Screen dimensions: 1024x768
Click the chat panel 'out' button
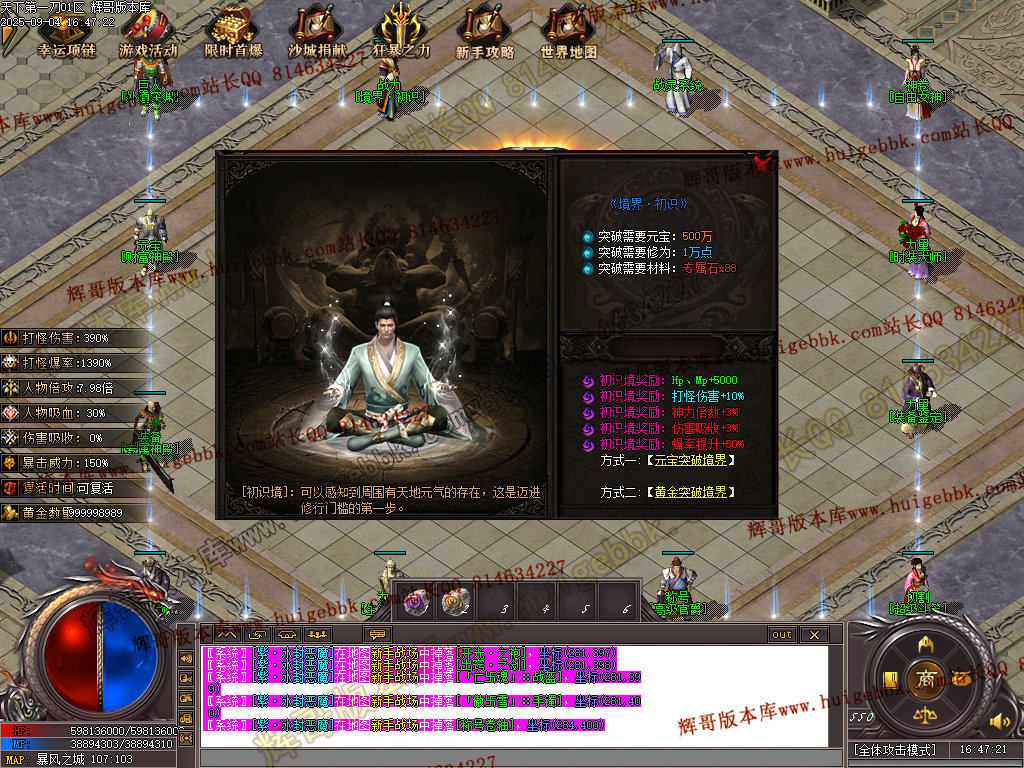click(x=782, y=635)
